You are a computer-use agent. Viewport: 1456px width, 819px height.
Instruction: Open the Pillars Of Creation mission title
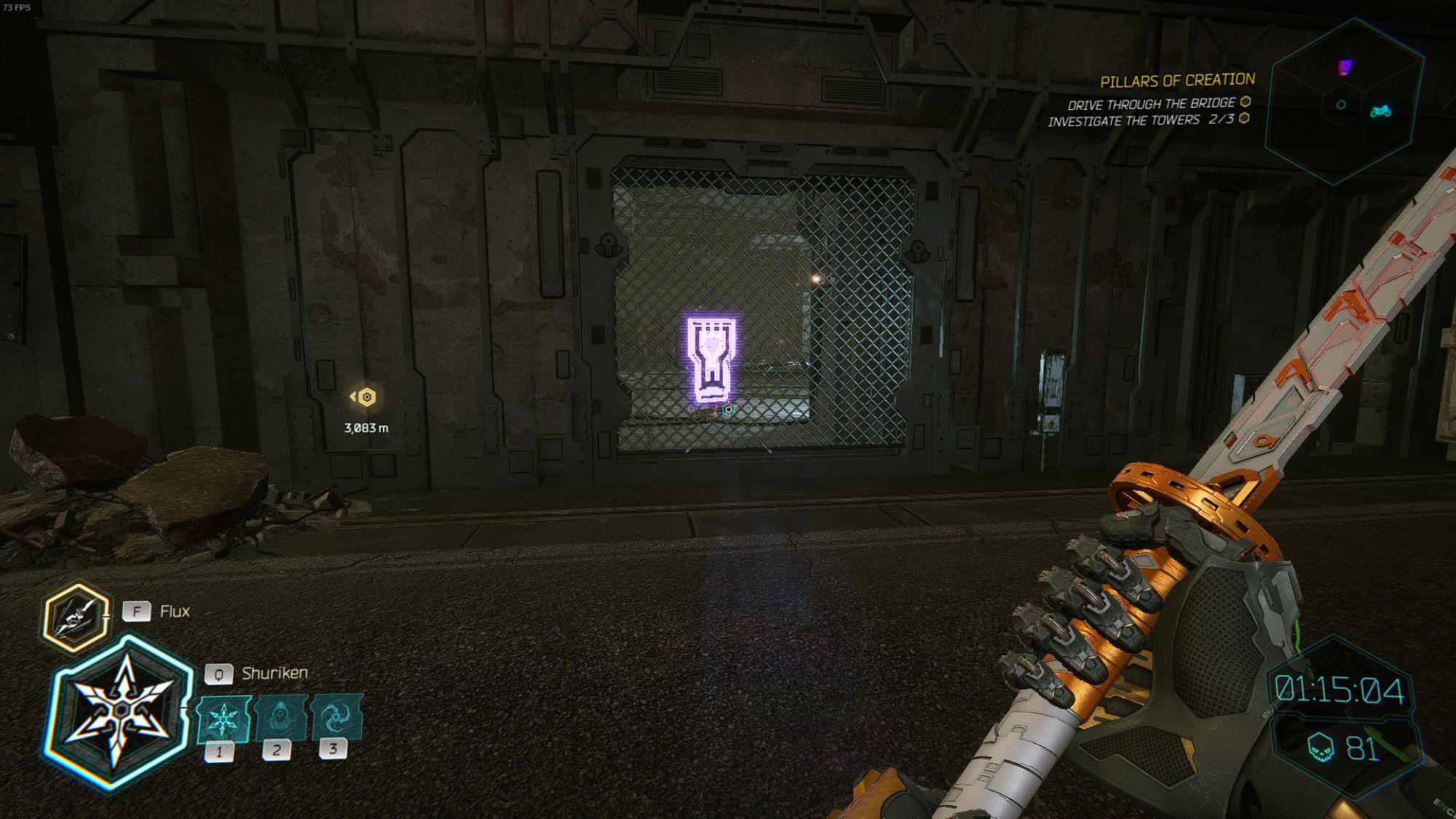pyautogui.click(x=1178, y=81)
